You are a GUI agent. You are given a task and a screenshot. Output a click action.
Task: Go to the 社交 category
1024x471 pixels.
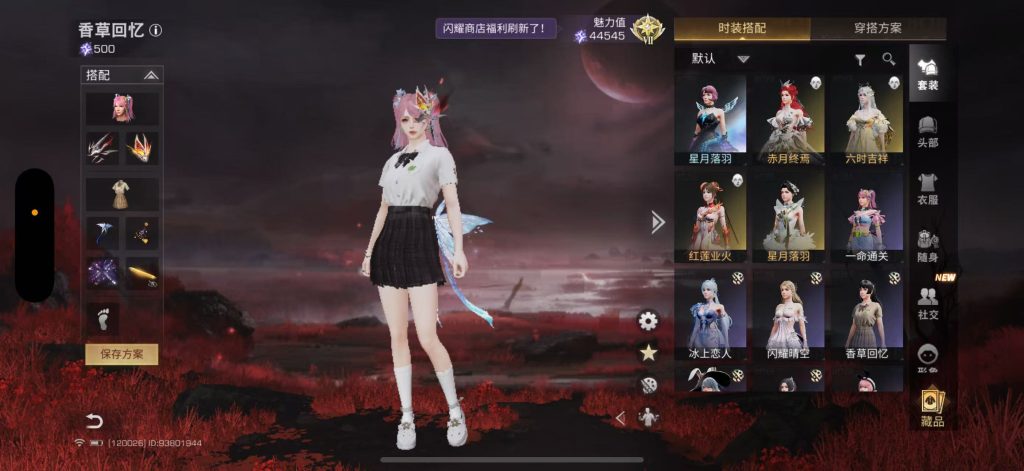coord(927,302)
